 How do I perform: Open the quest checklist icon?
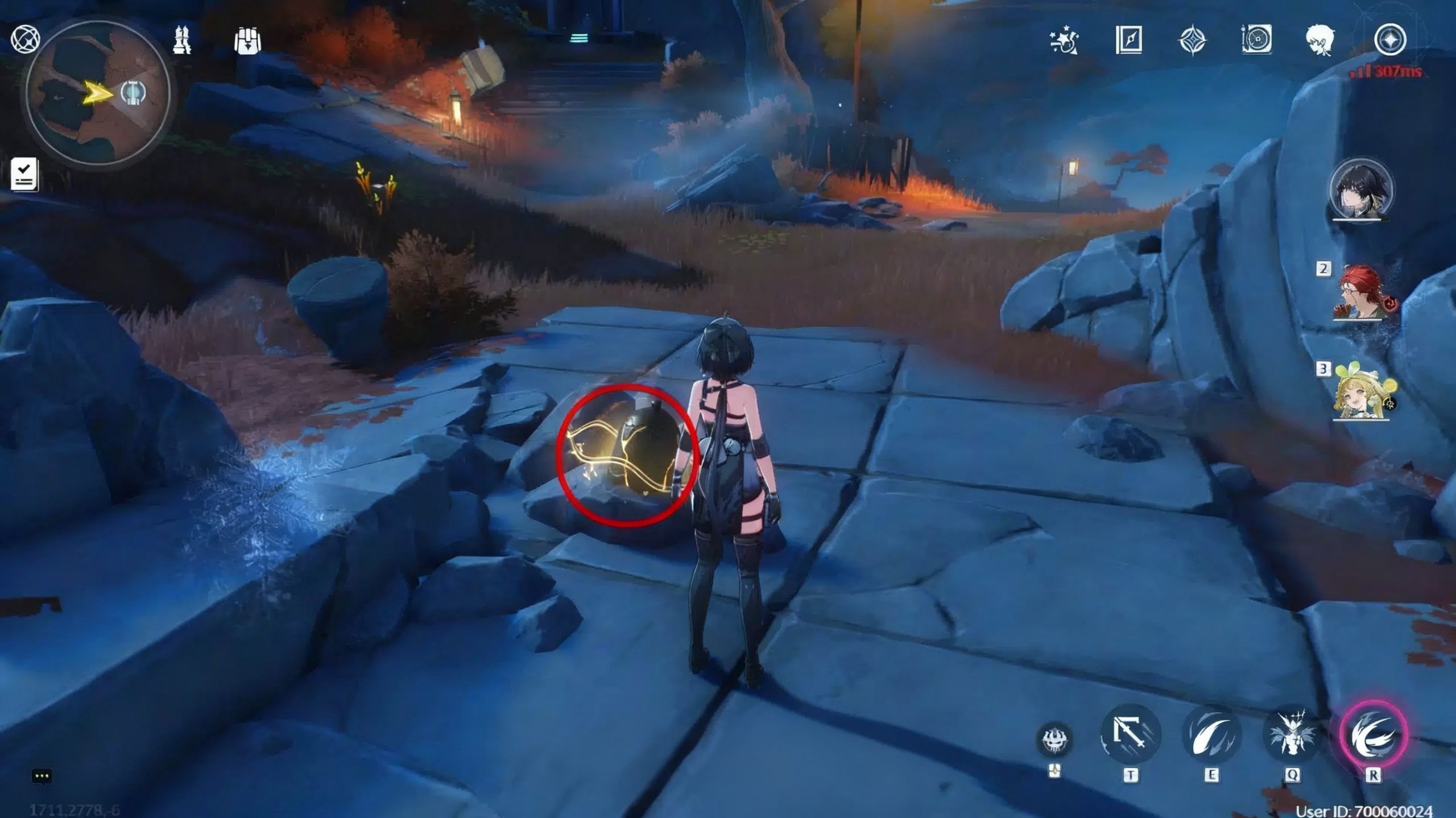tap(24, 175)
